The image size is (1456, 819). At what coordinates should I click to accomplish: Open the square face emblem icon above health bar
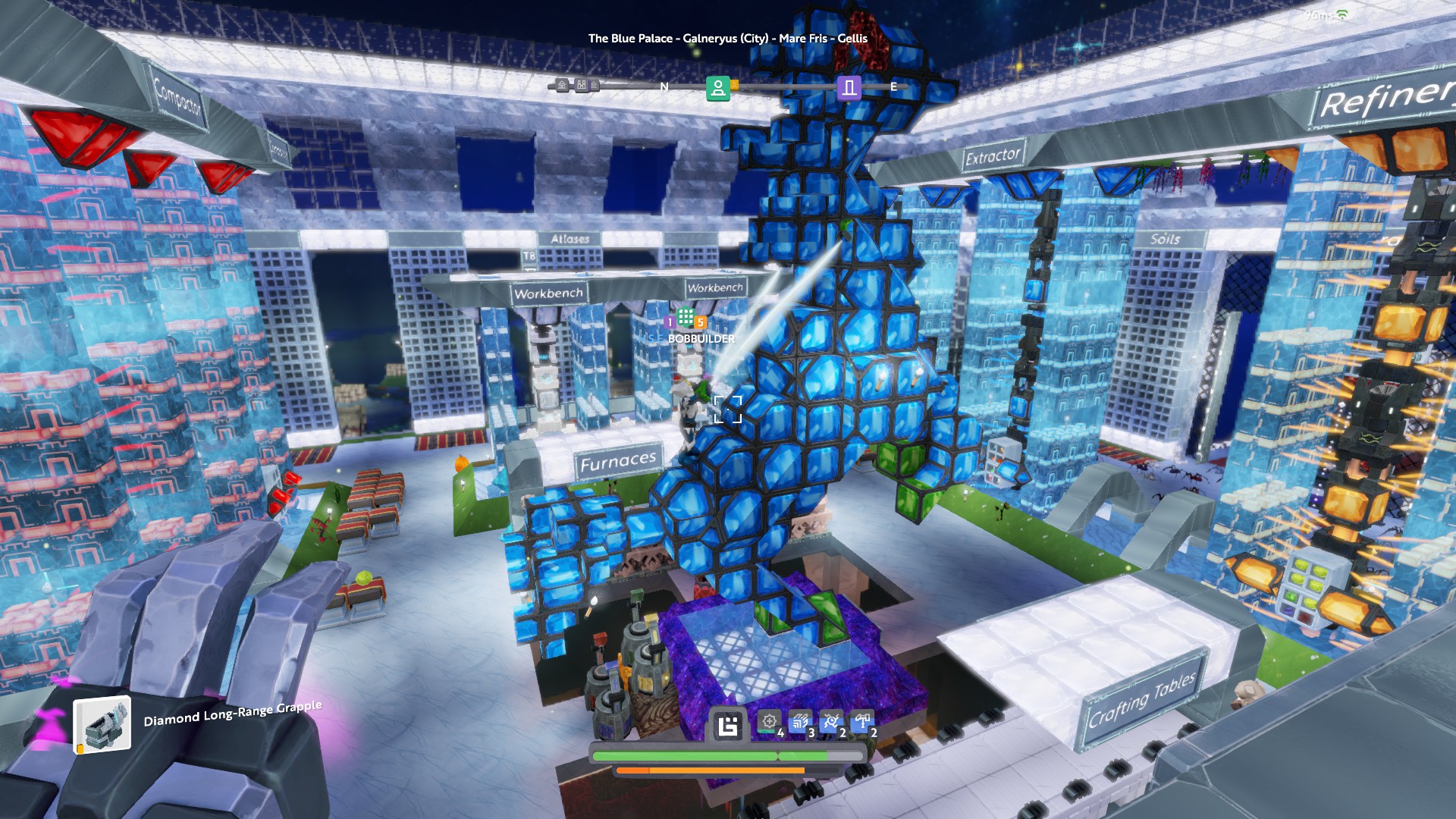pyautogui.click(x=728, y=726)
